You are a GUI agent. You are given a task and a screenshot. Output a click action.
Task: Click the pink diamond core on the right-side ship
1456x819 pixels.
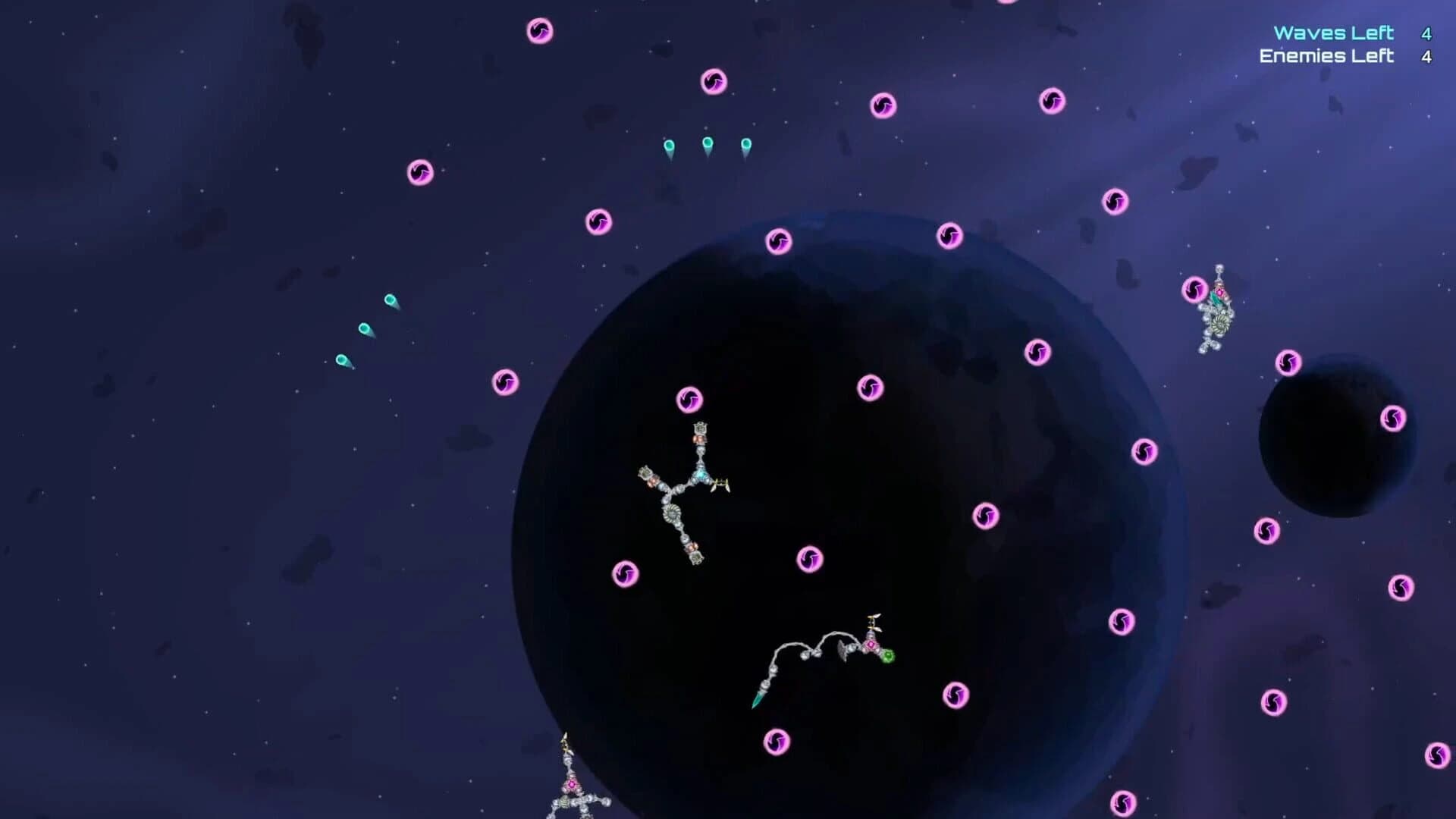(1219, 293)
